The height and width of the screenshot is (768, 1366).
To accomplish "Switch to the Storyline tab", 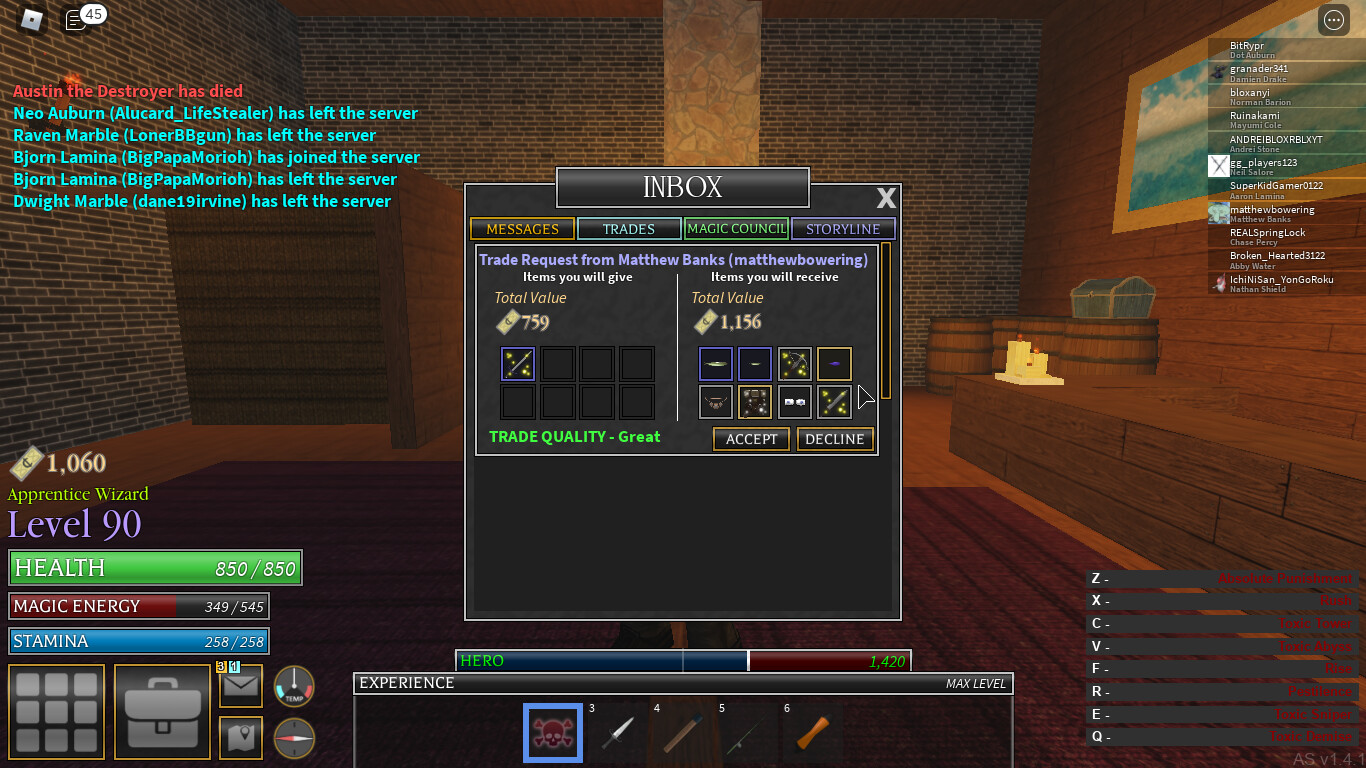I will (x=843, y=229).
